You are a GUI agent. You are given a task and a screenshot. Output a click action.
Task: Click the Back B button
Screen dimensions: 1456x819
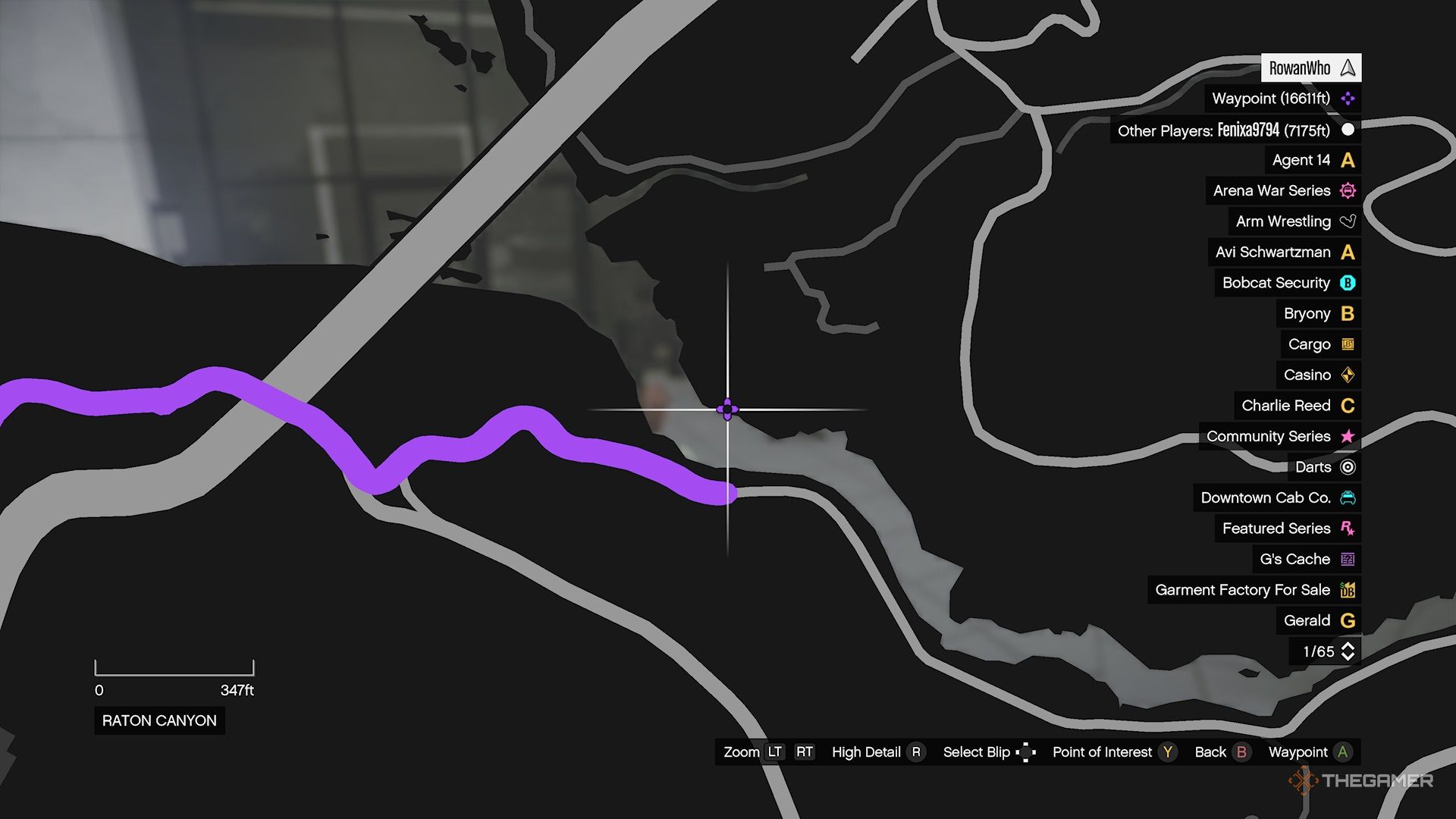click(x=1242, y=752)
